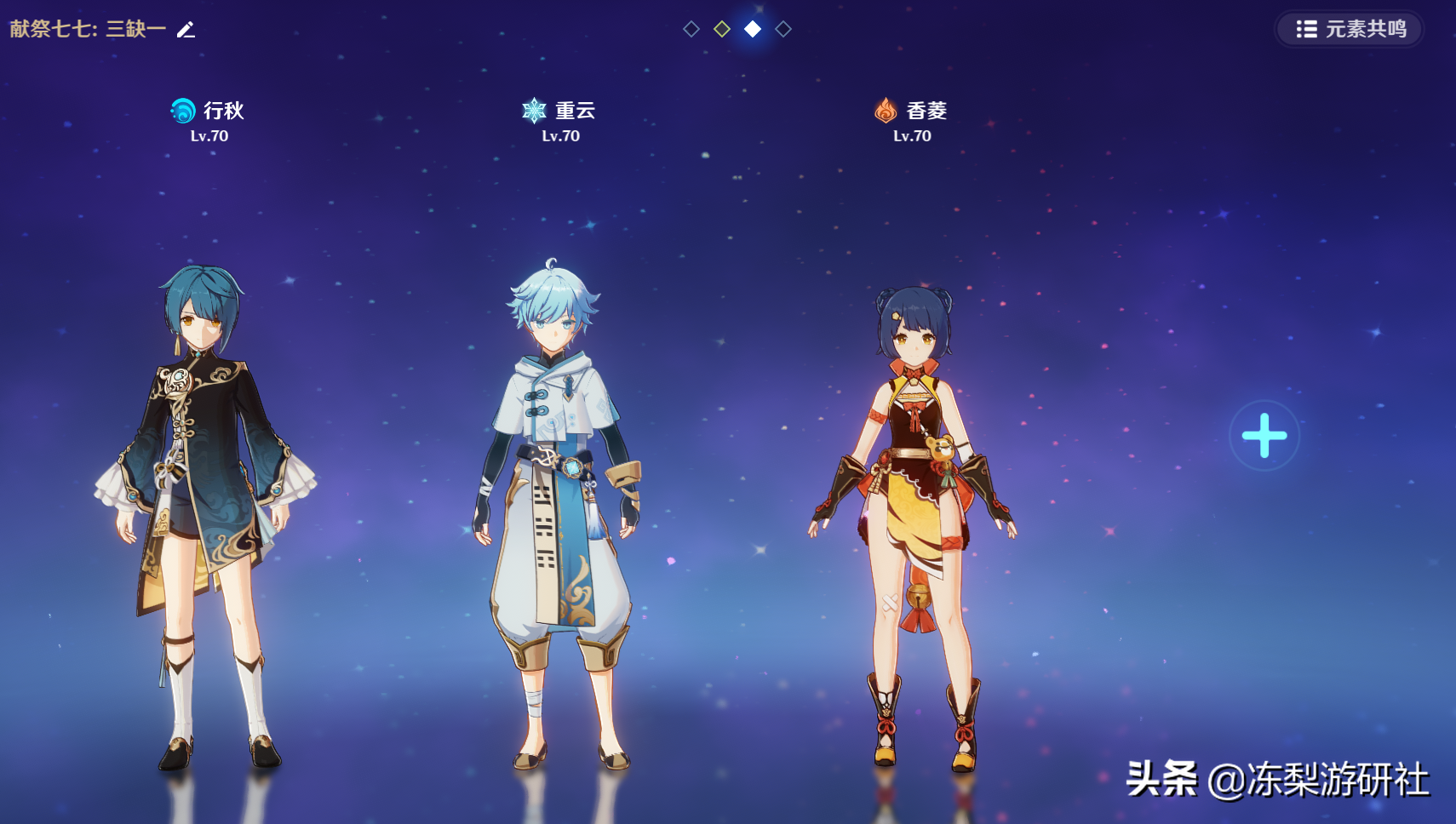
Task: Click the highlighted white diamond team page
Action: 753,29
